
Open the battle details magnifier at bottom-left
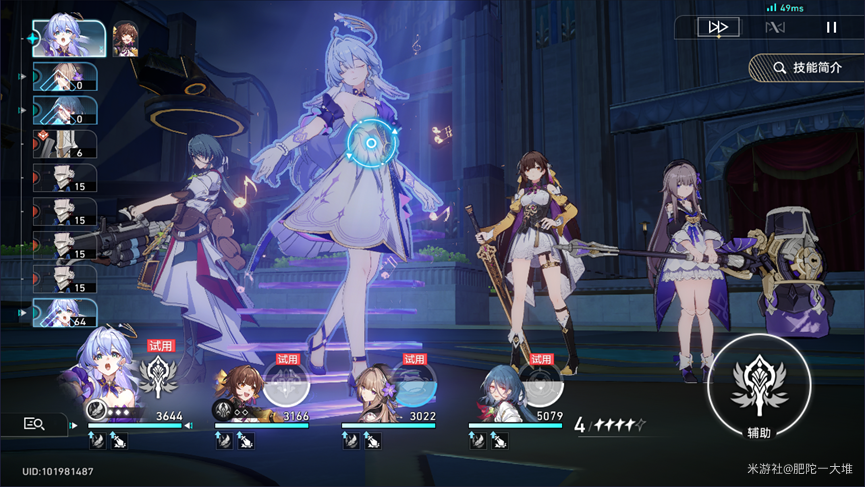(x=34, y=424)
